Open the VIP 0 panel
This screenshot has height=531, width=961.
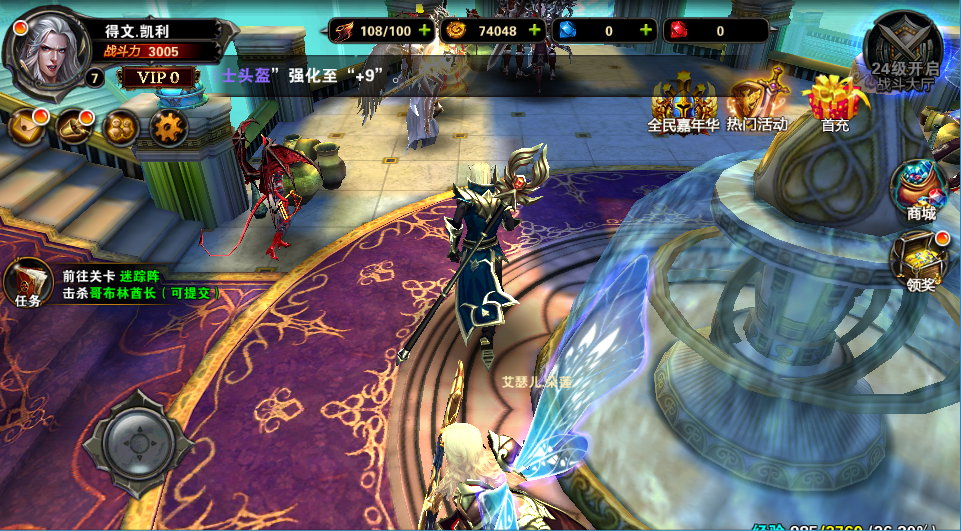(x=157, y=77)
